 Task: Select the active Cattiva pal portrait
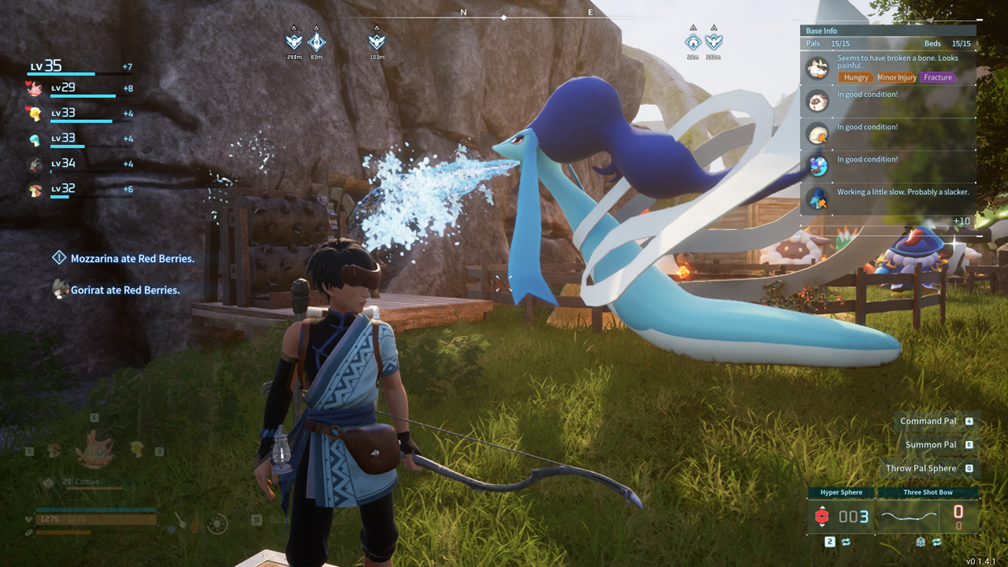pyautogui.click(x=93, y=449)
